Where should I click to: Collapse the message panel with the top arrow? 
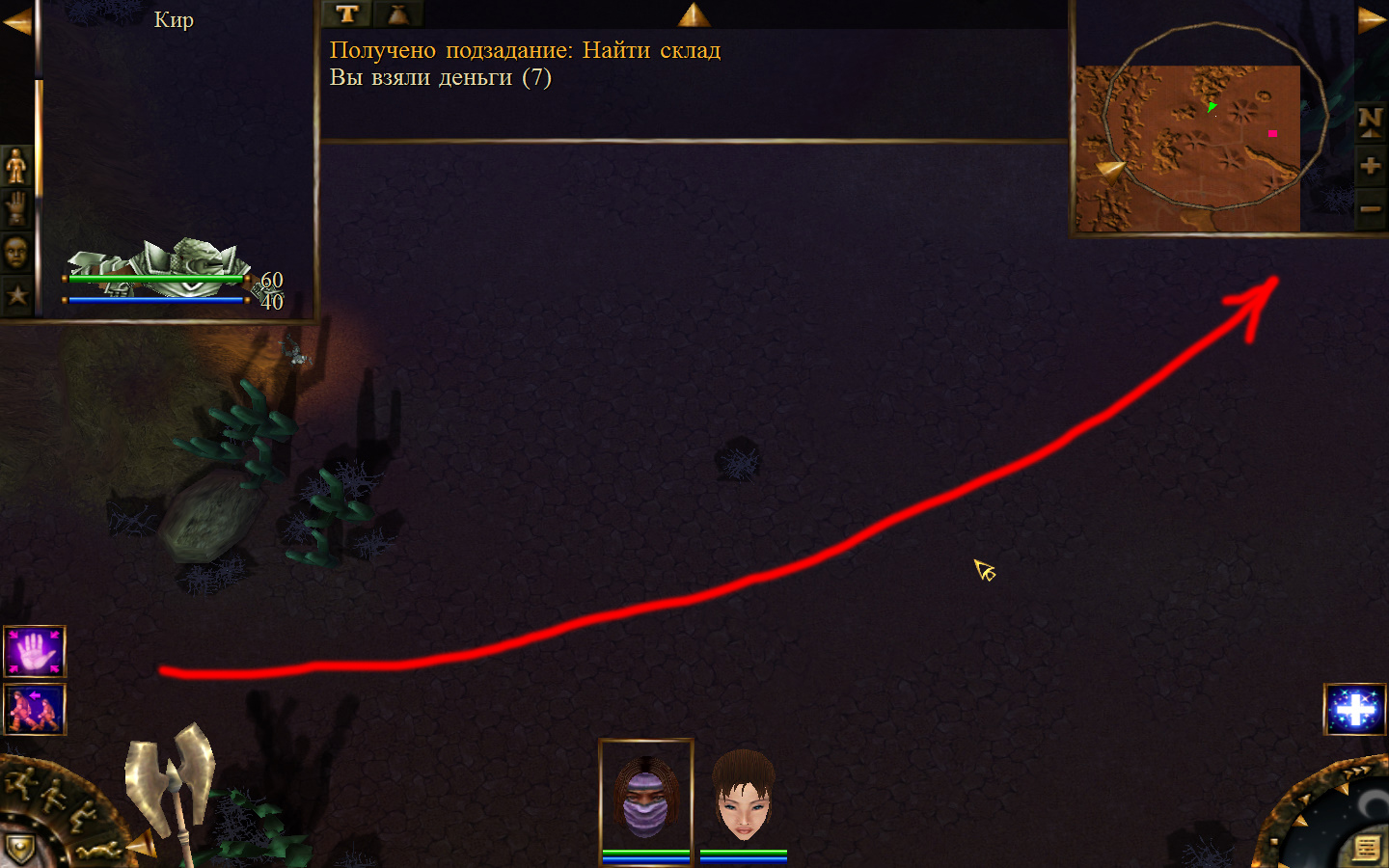[694, 14]
